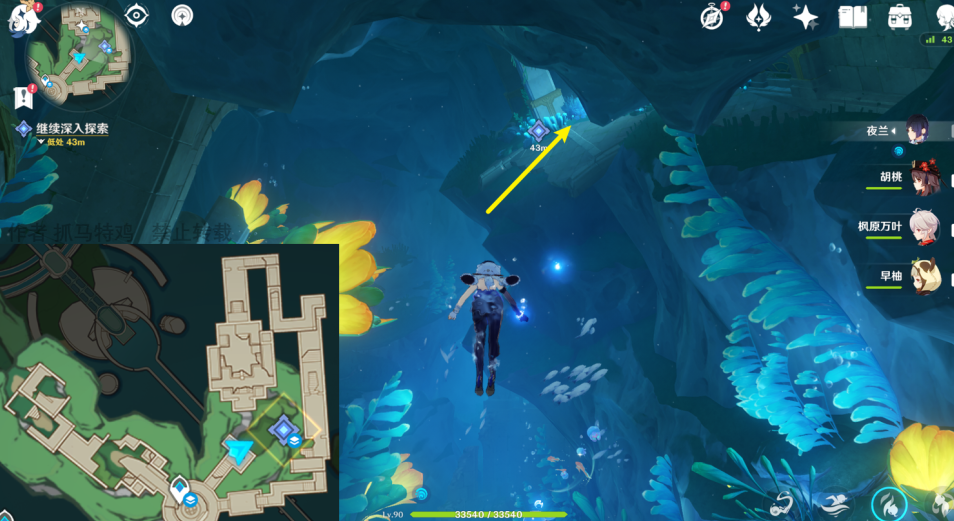The image size is (954, 521).
Task: Open the compass adventure icon
Action: click(x=712, y=17)
